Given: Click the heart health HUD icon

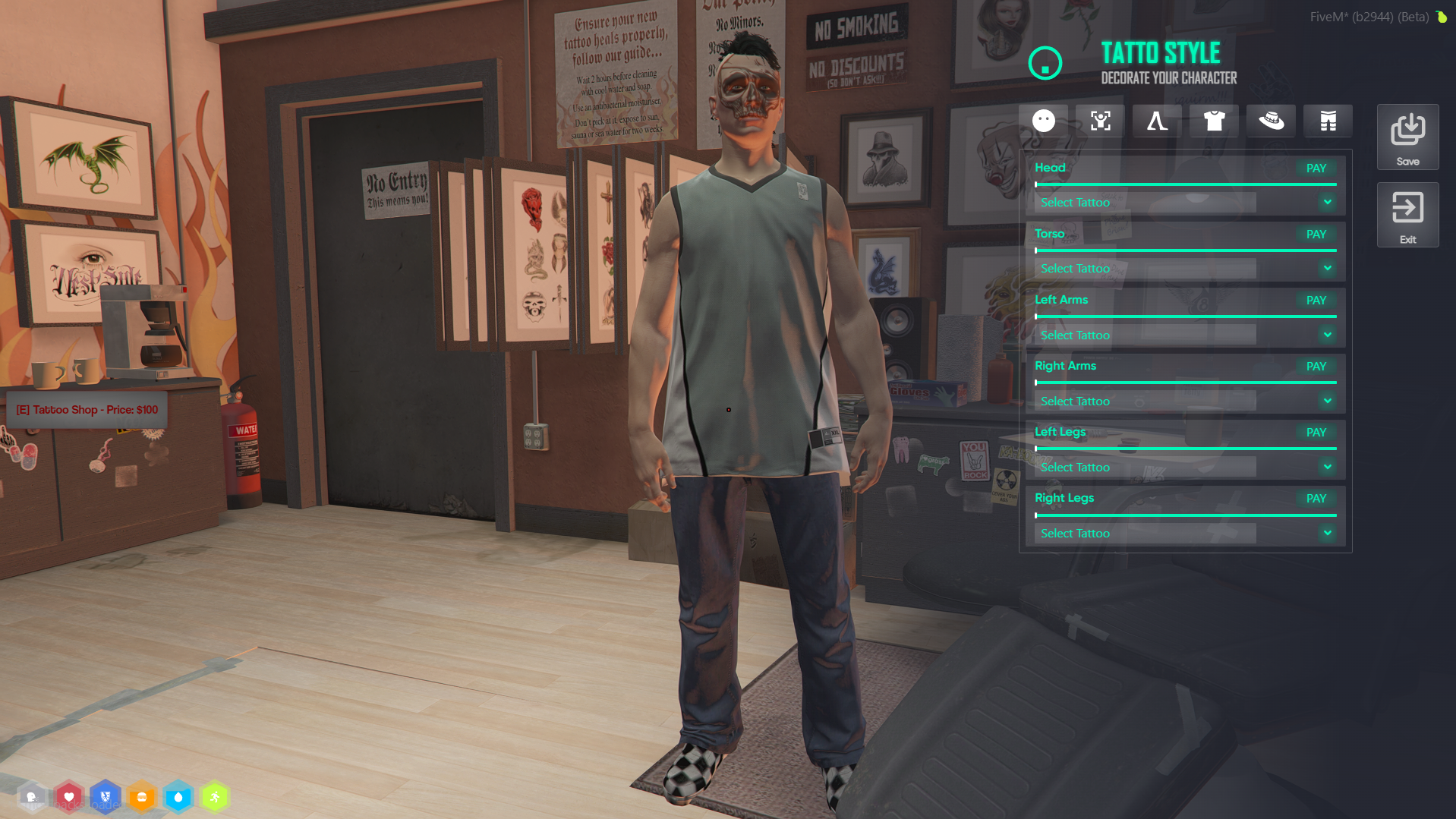Looking at the screenshot, I should (x=69, y=797).
